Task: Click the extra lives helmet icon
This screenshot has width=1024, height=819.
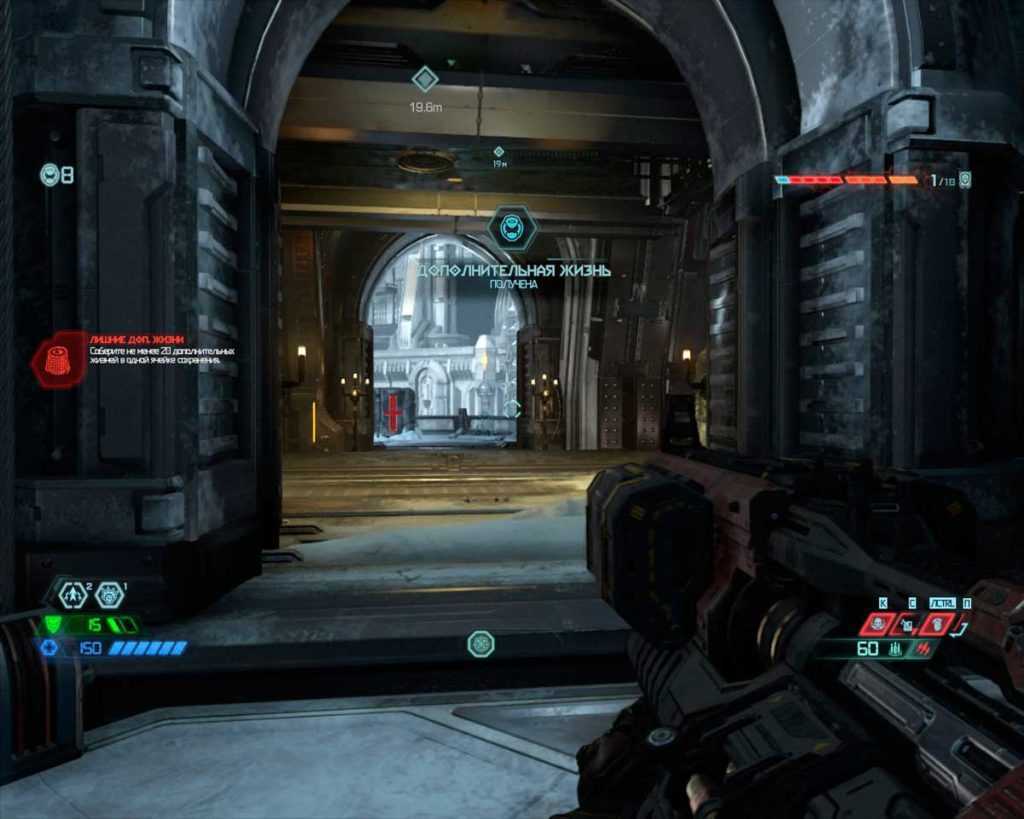Action: click(x=50, y=175)
